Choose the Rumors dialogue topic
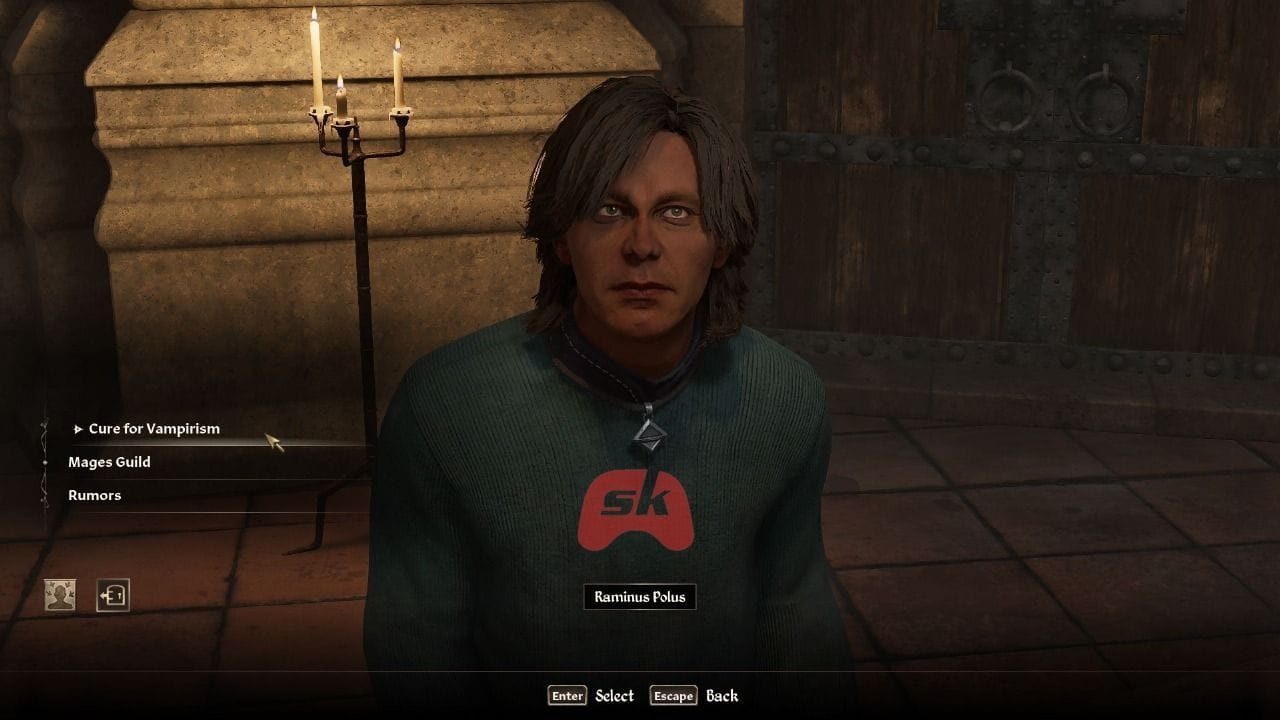 click(x=95, y=495)
